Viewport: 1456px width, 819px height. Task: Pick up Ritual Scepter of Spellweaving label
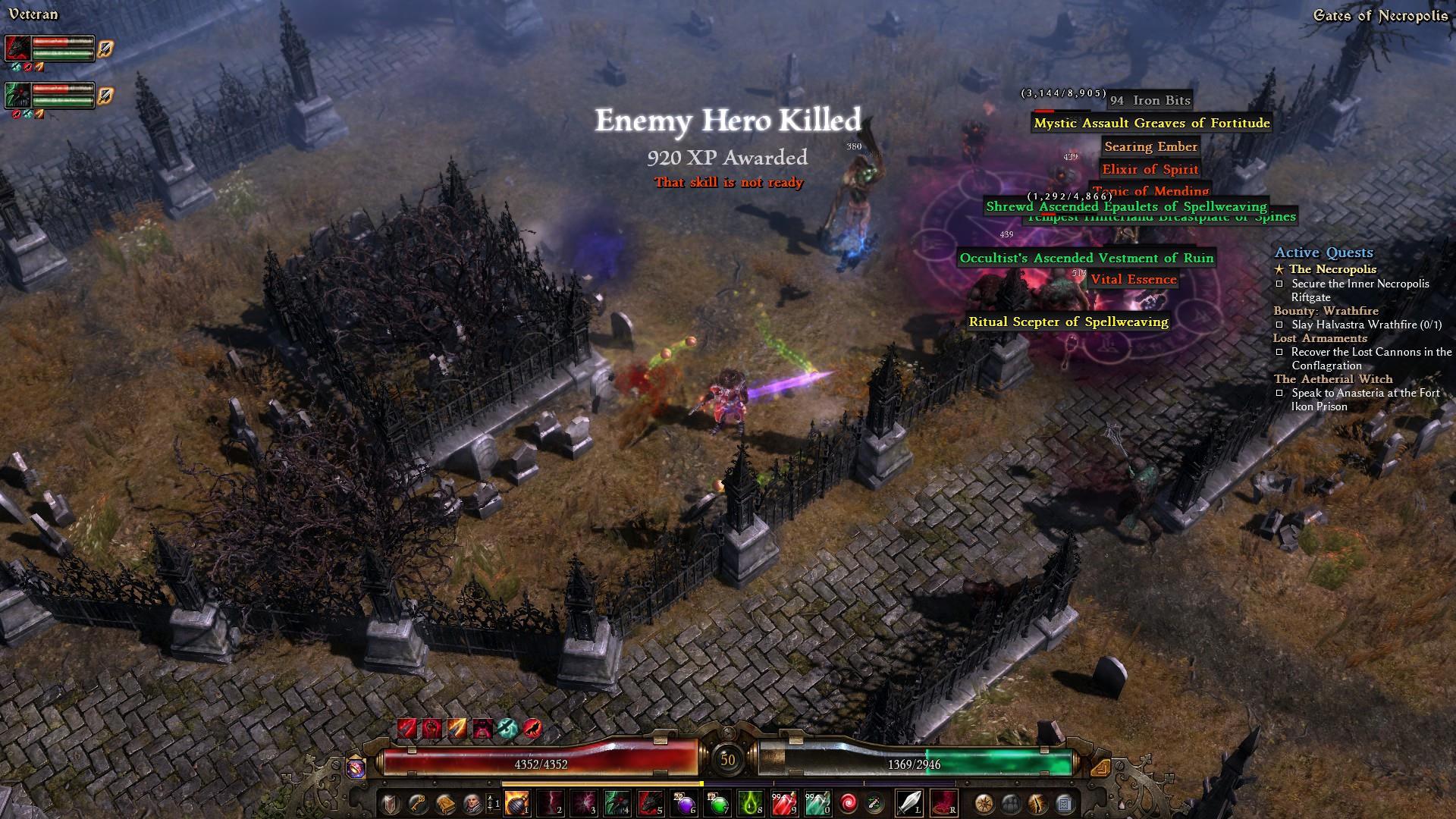(x=1068, y=322)
